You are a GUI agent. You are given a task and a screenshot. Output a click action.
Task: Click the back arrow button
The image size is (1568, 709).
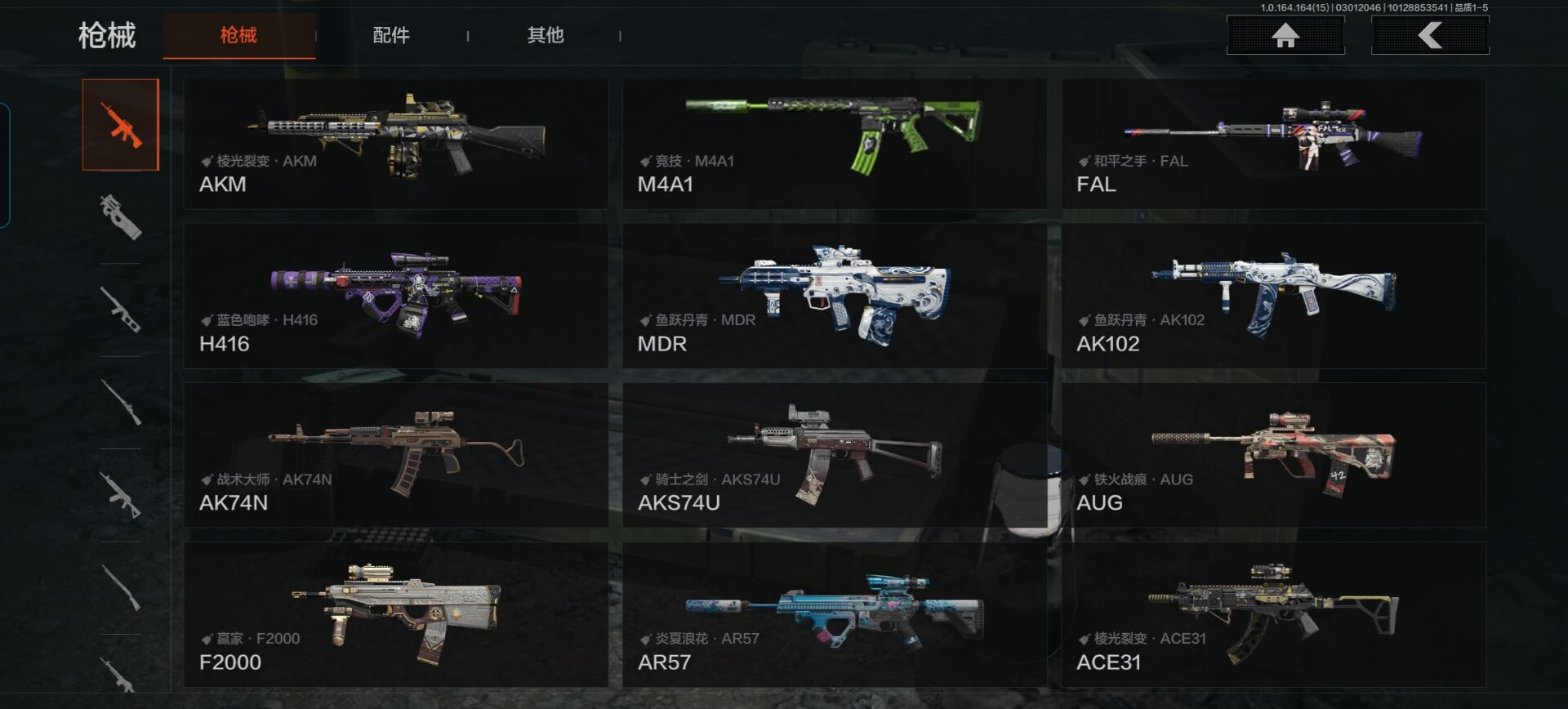coord(1430,36)
